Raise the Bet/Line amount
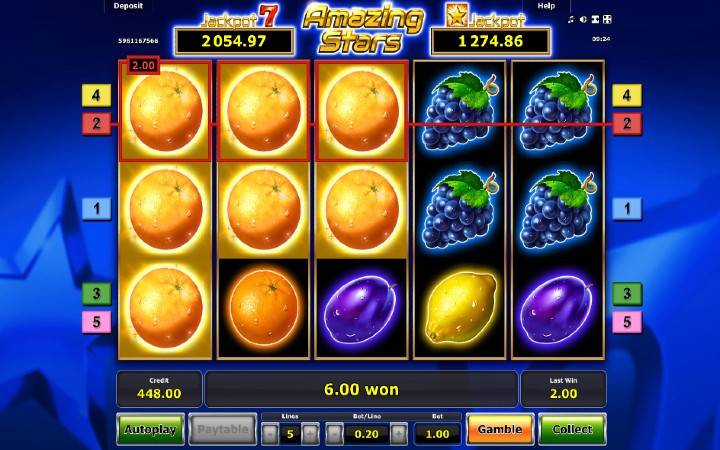Screen dimensions: 720x450 398,434
